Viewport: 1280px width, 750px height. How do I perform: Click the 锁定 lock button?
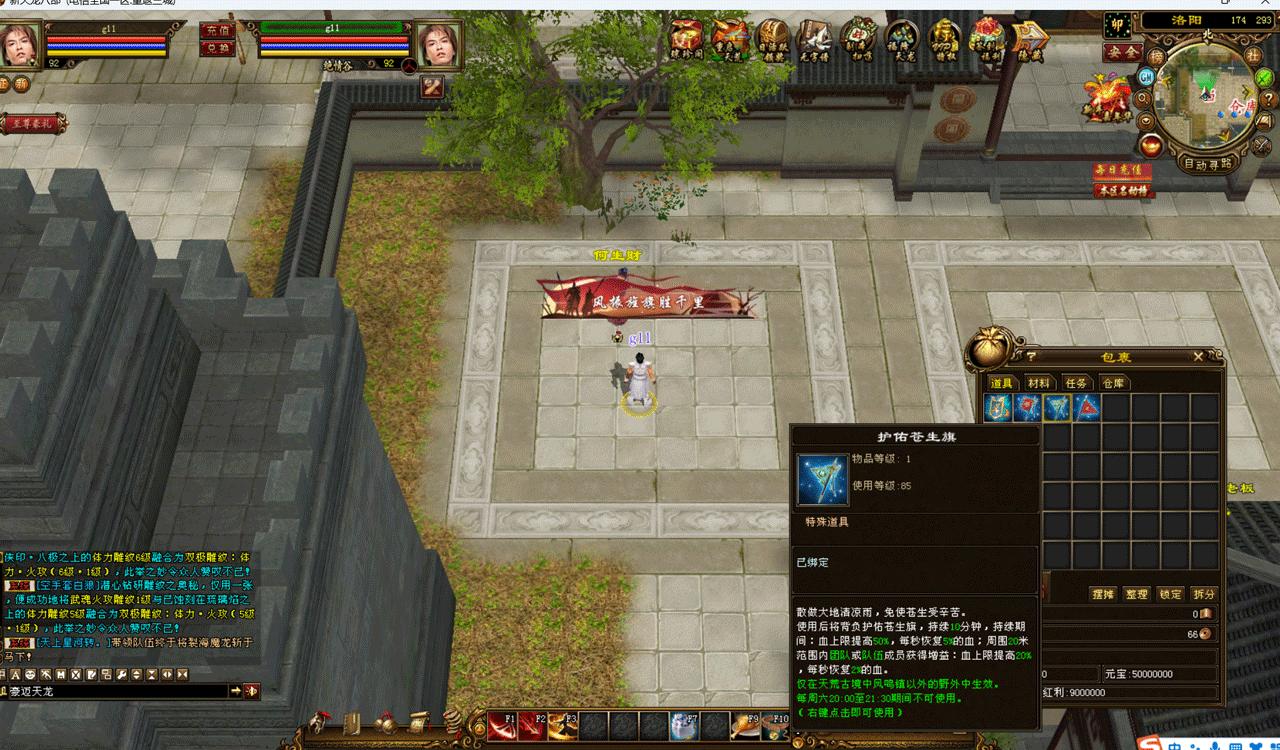click(x=1170, y=594)
